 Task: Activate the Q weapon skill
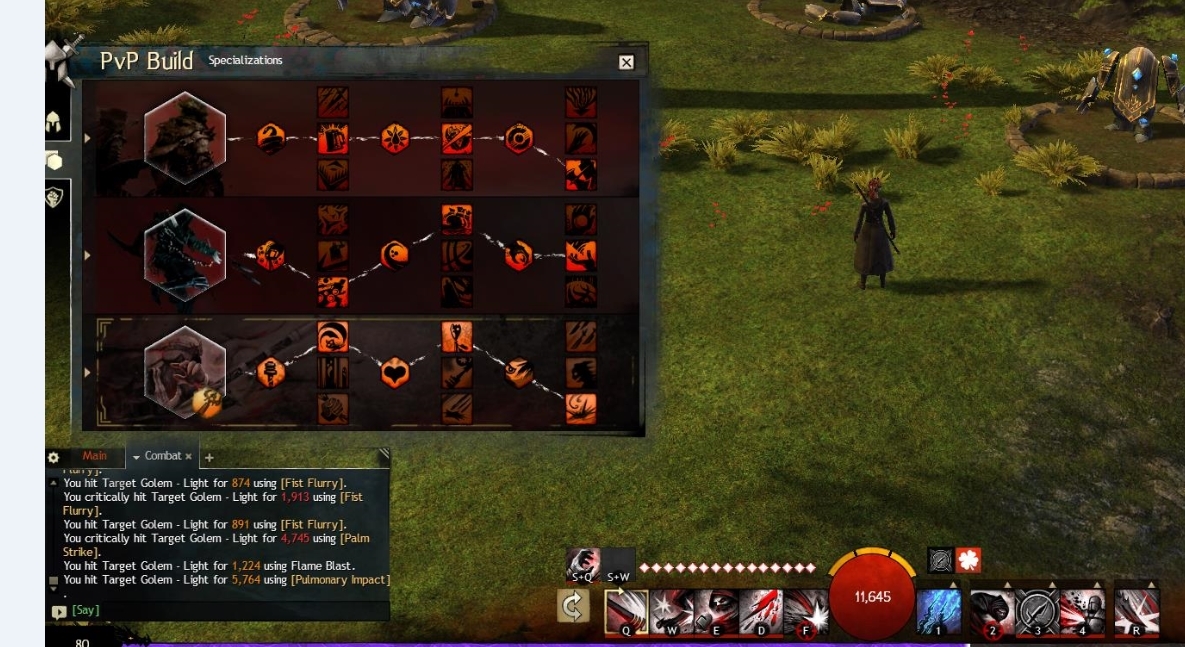coord(626,612)
